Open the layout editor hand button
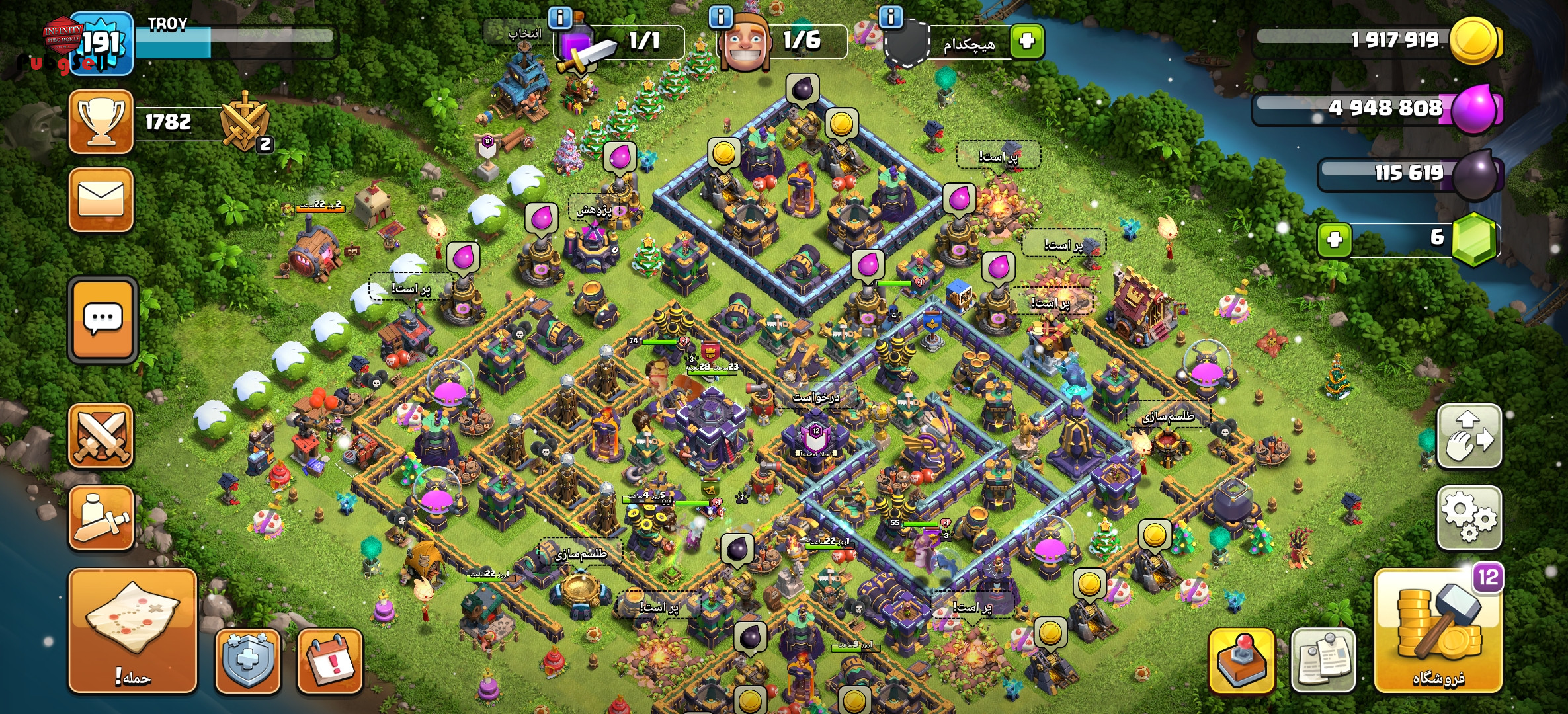Image resolution: width=1568 pixels, height=714 pixels. coord(1469,436)
